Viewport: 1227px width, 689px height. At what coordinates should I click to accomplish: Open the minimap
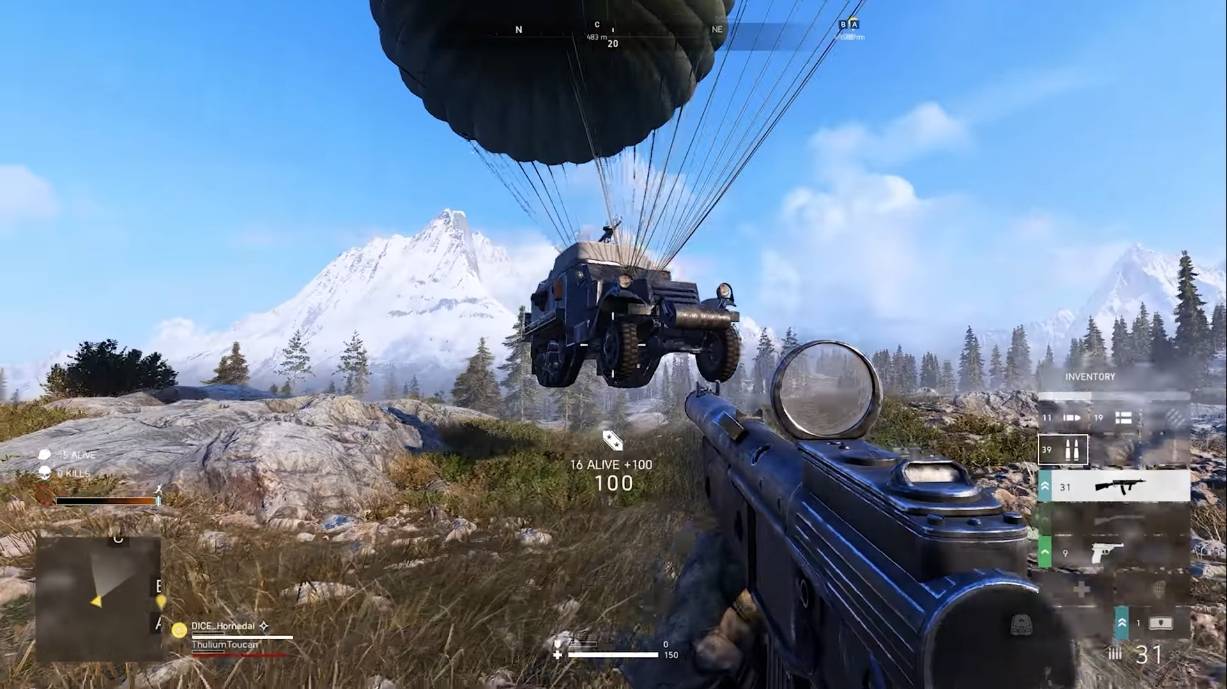coord(98,597)
